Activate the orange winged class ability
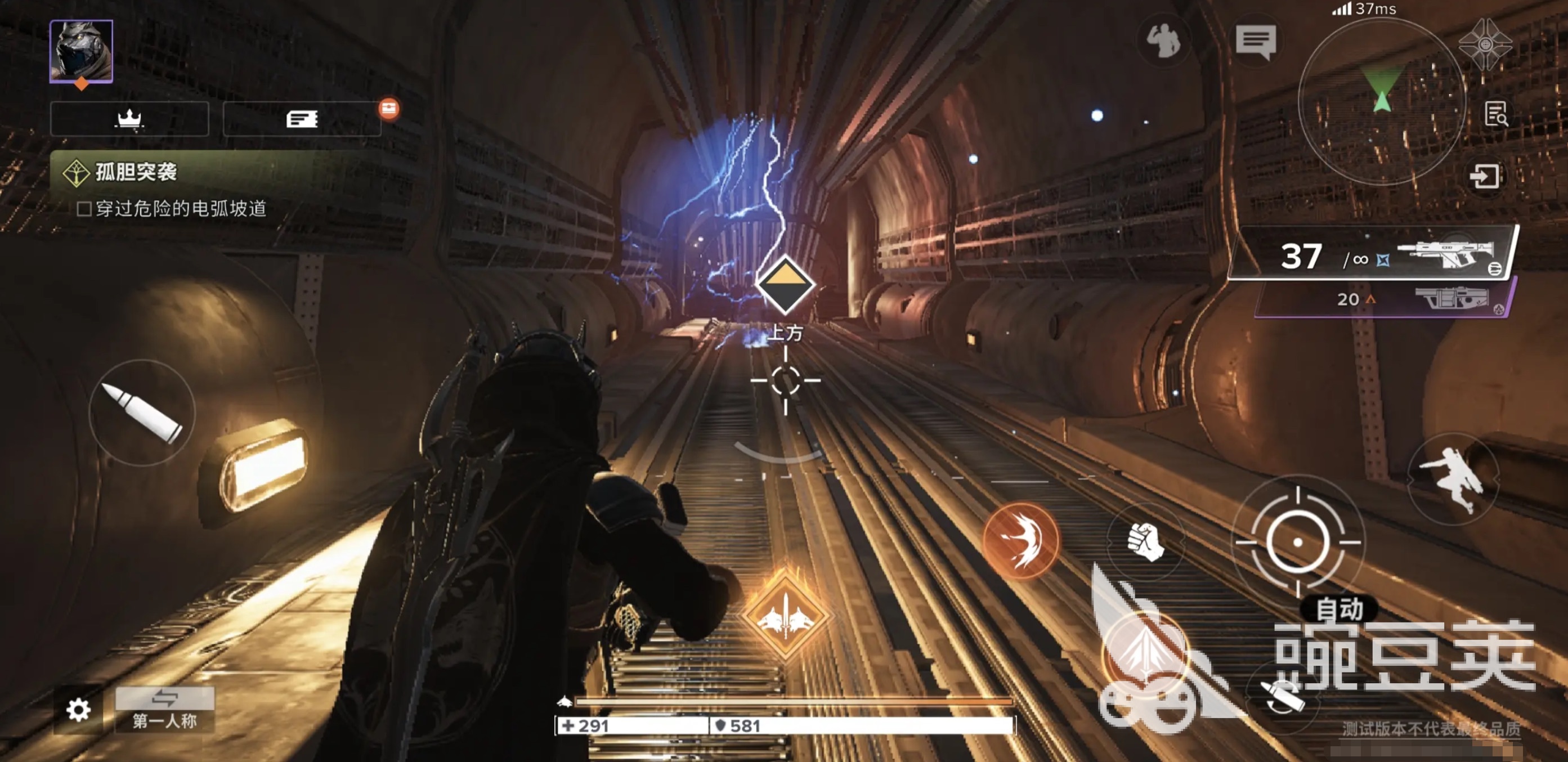 click(x=1022, y=540)
